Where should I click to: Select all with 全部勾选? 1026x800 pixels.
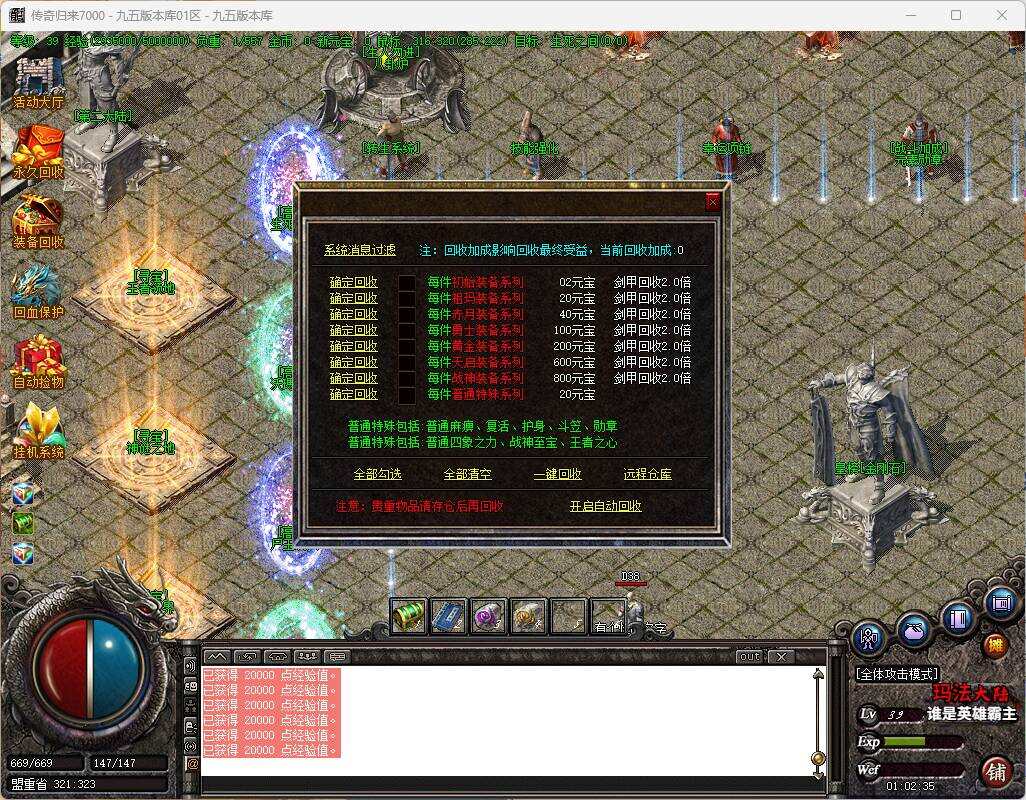pos(377,474)
